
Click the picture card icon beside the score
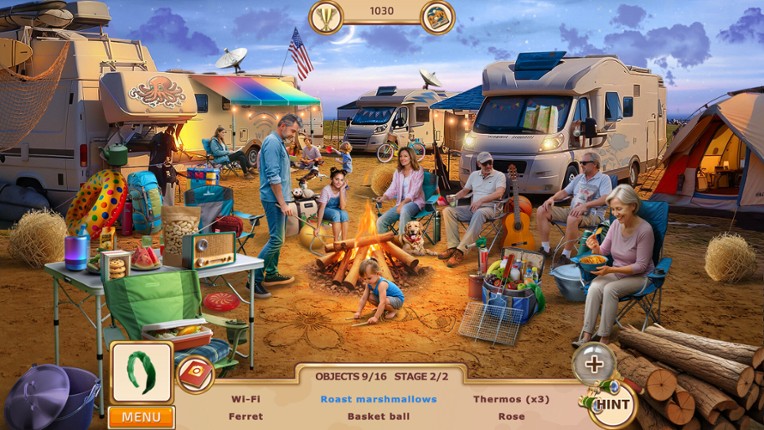tap(437, 16)
